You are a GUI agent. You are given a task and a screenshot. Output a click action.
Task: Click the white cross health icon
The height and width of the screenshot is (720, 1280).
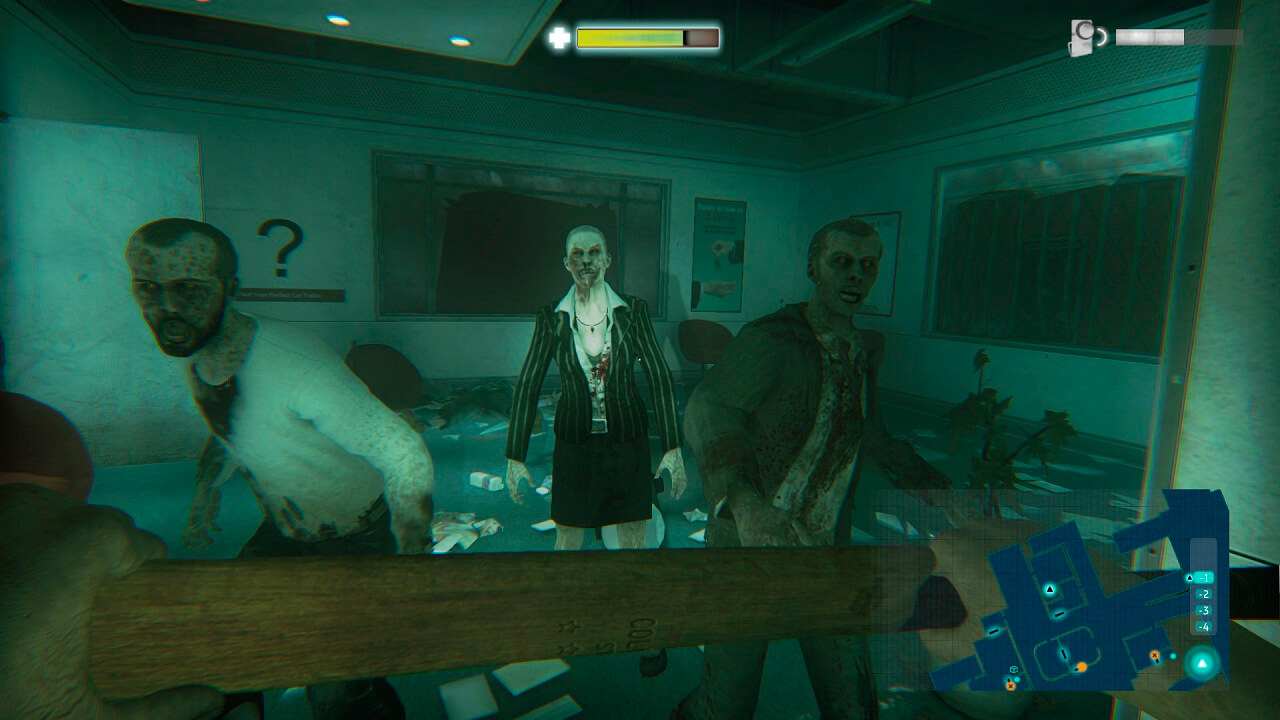[559, 38]
